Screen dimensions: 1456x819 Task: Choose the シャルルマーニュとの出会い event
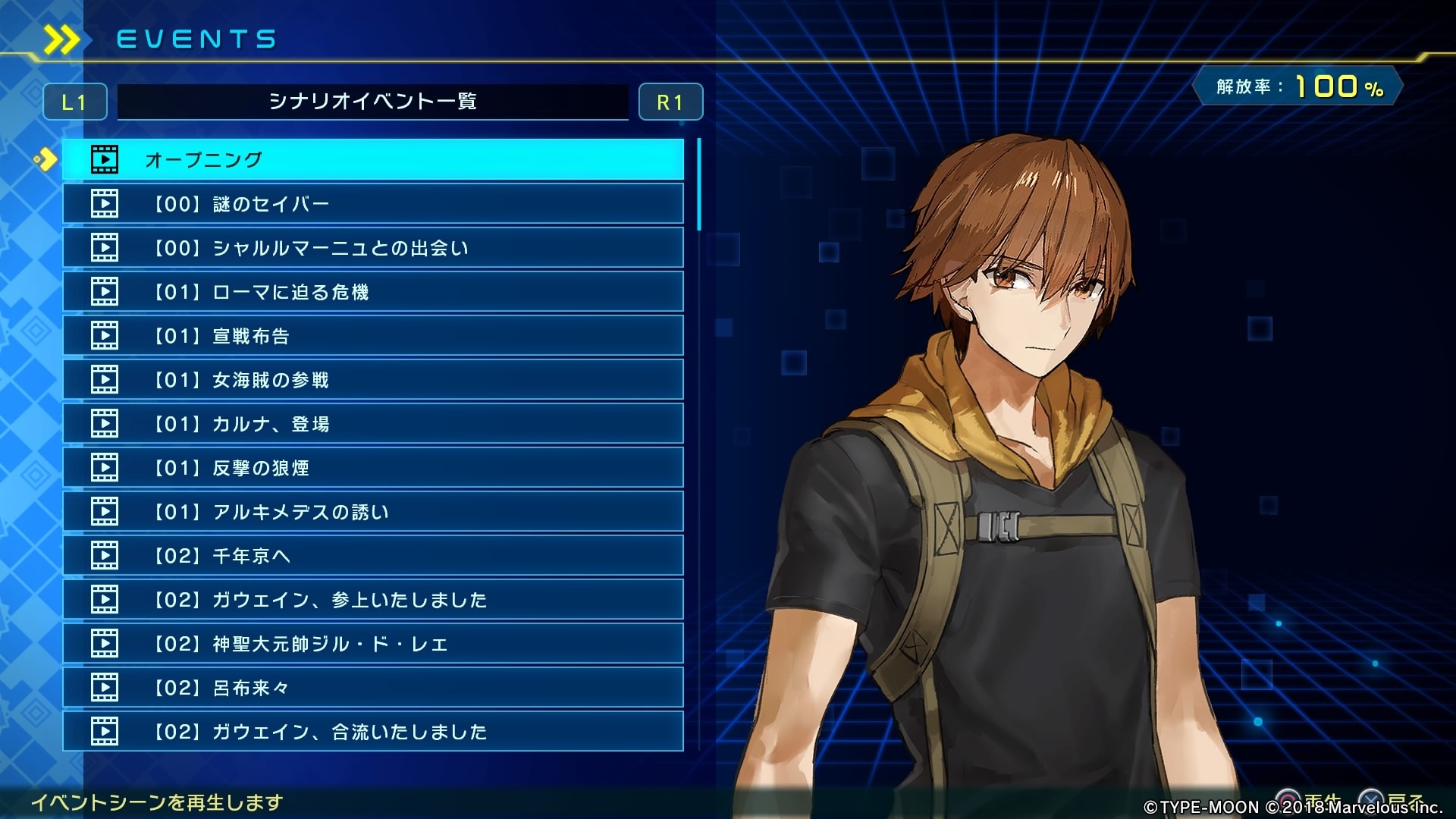click(x=372, y=247)
